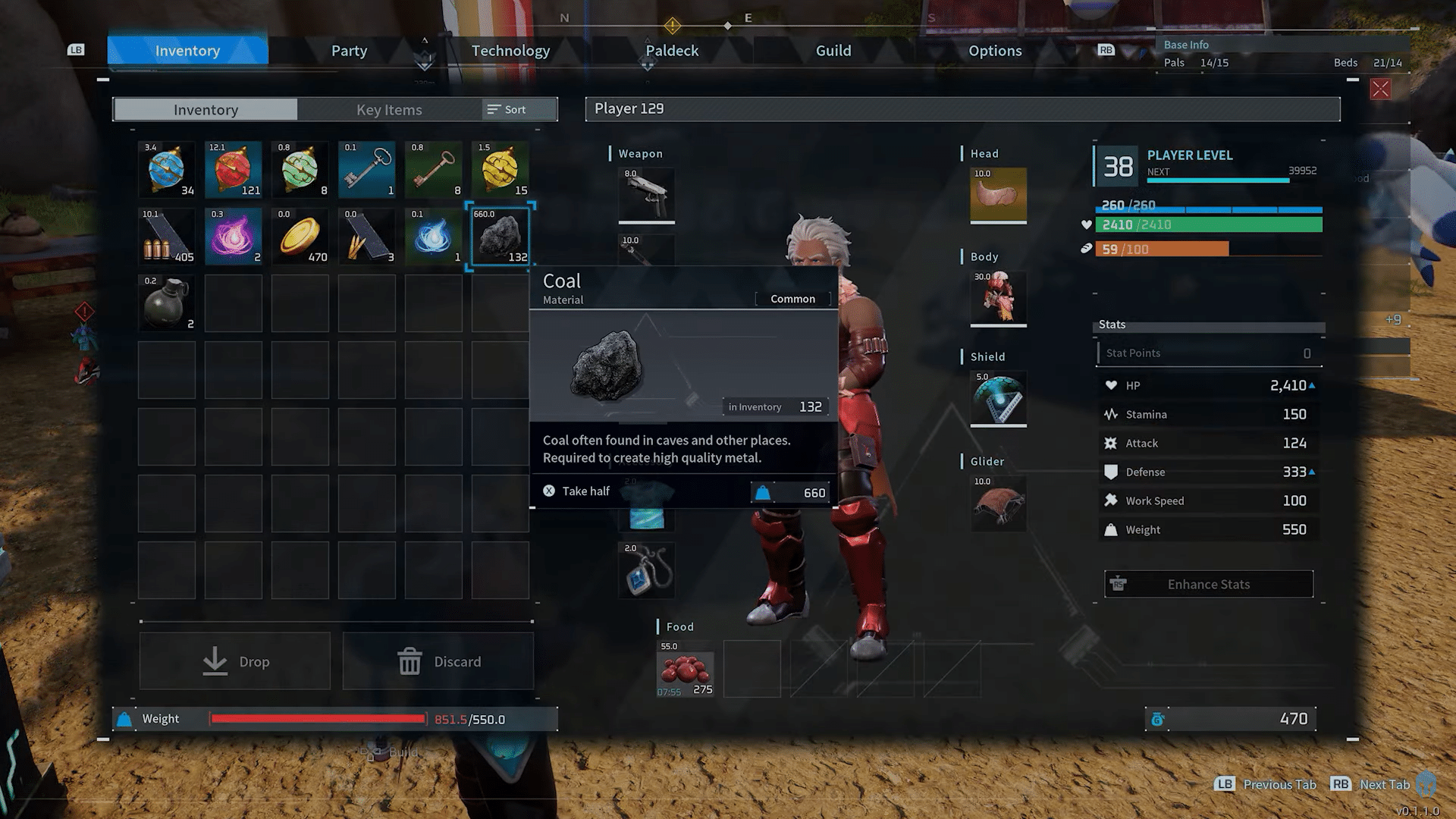Viewport: 1456px width, 819px height.
Task: Click the Enhance Stats button
Action: tap(1208, 584)
